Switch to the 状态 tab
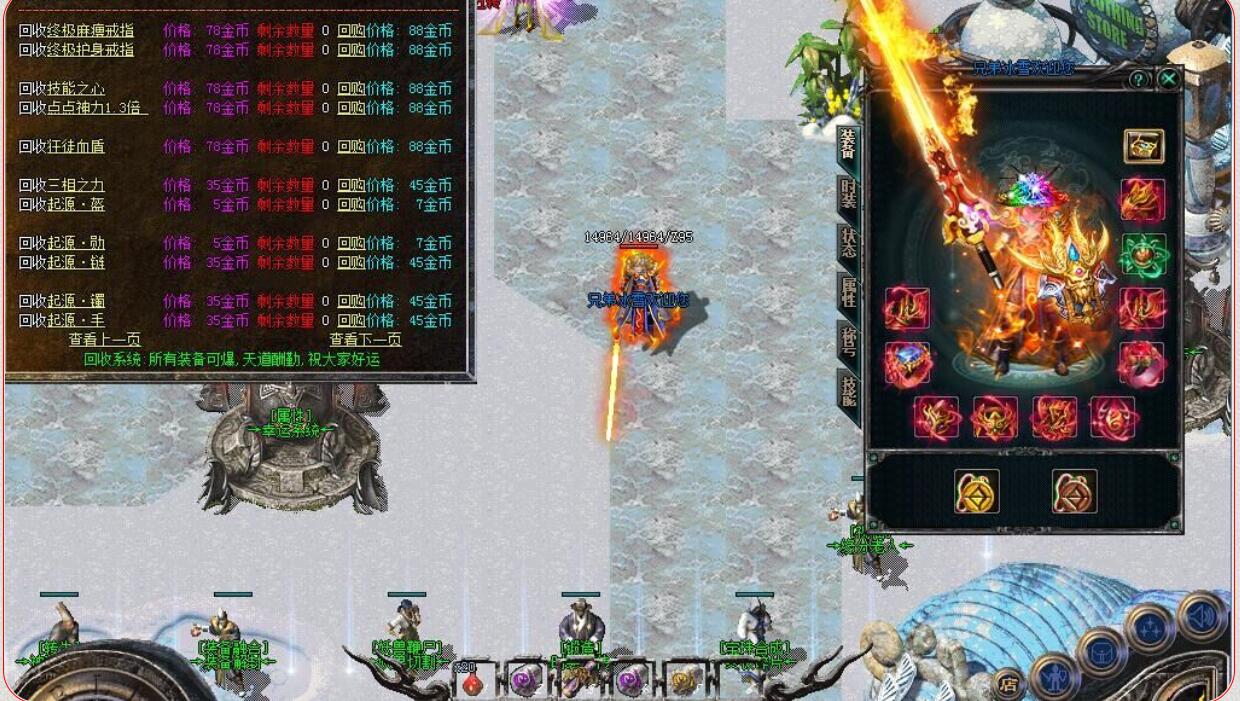Screen dimensions: 1240x701 (x=848, y=244)
